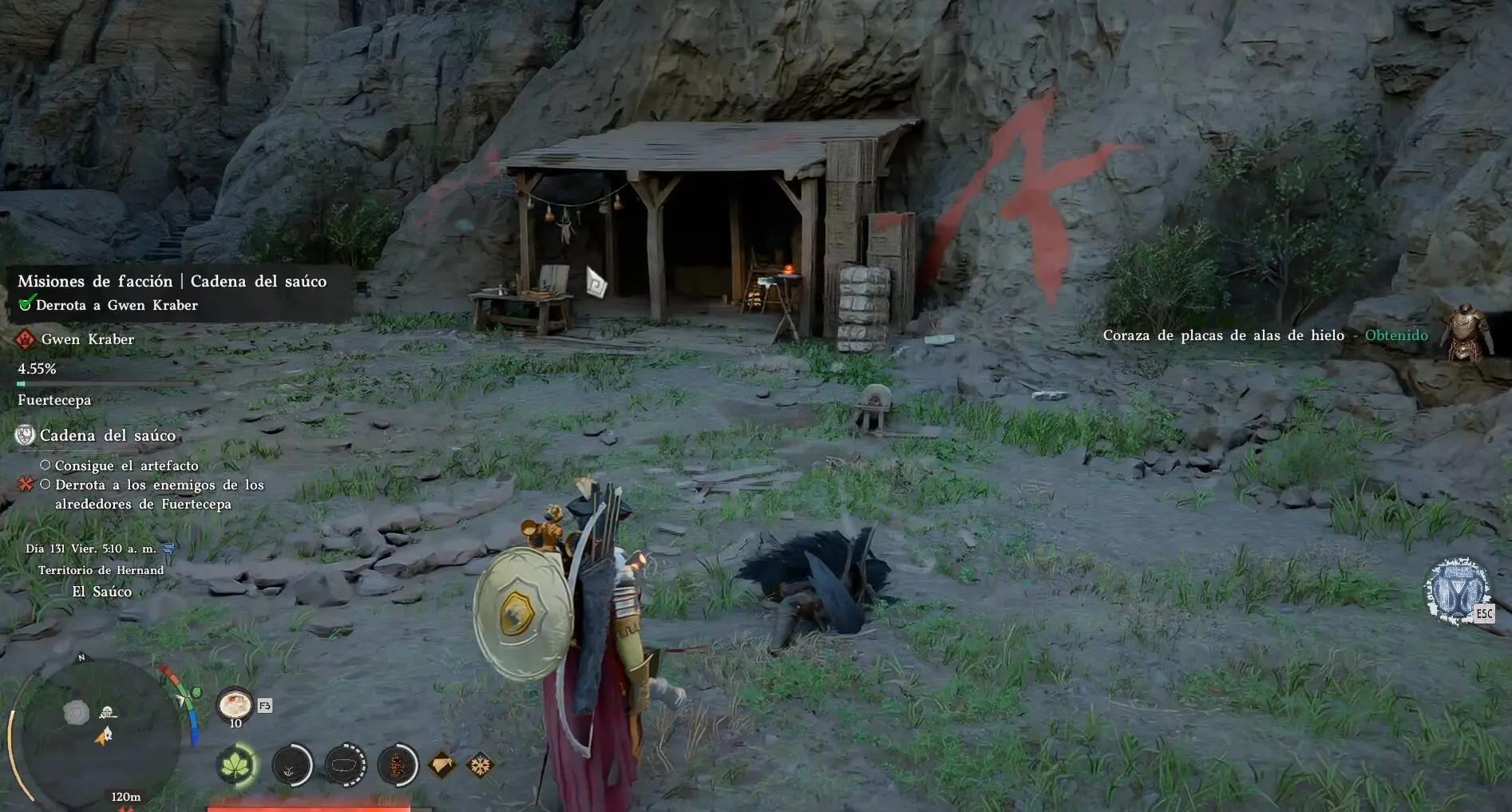Open the blue emblem menu icon
This screenshot has width=1512, height=812.
coord(1457,592)
